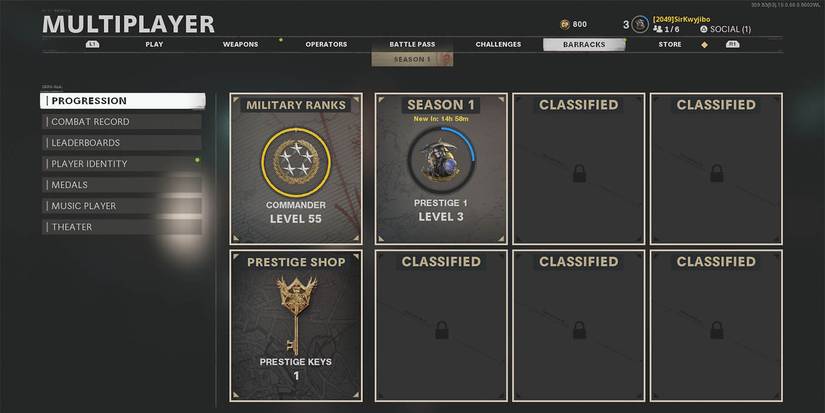Switch to the Weapons tab

point(240,44)
